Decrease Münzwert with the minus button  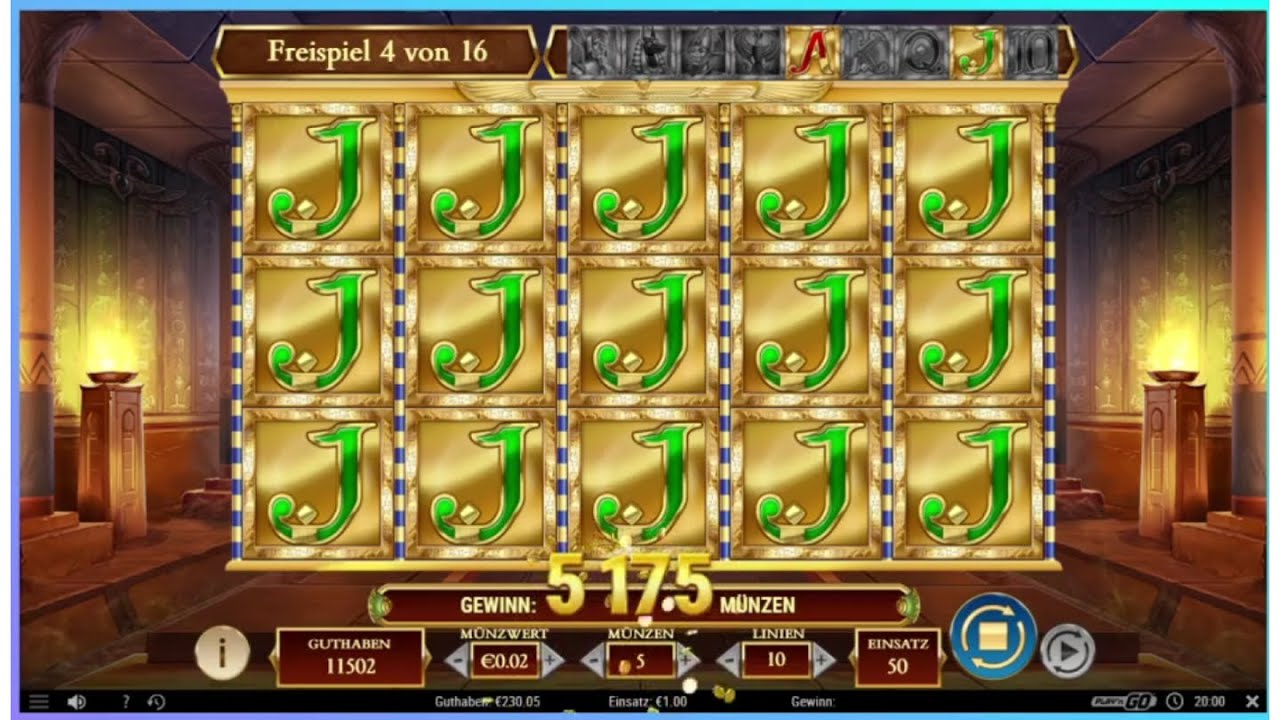click(x=459, y=660)
